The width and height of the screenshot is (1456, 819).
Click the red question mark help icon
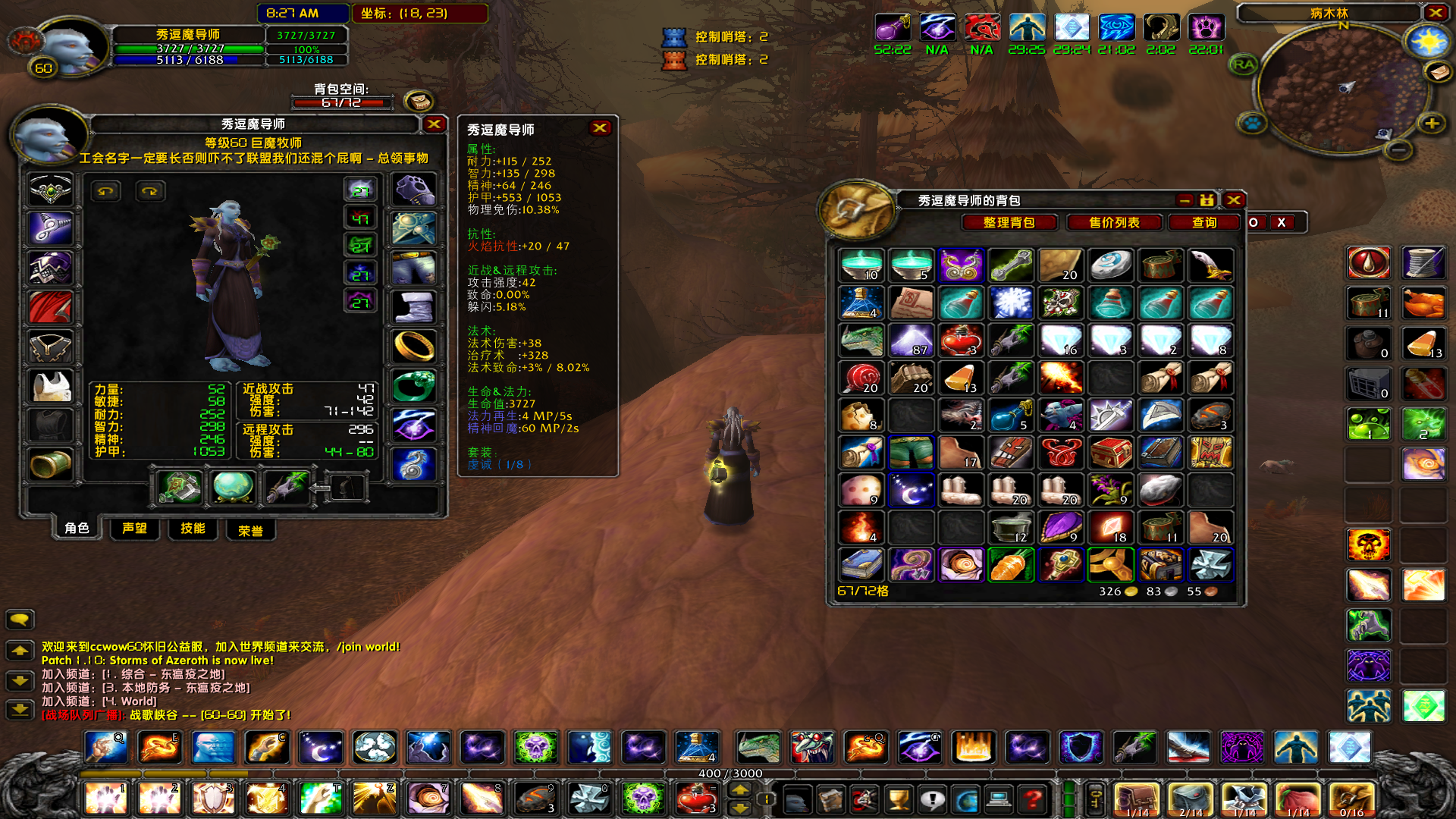1033,799
